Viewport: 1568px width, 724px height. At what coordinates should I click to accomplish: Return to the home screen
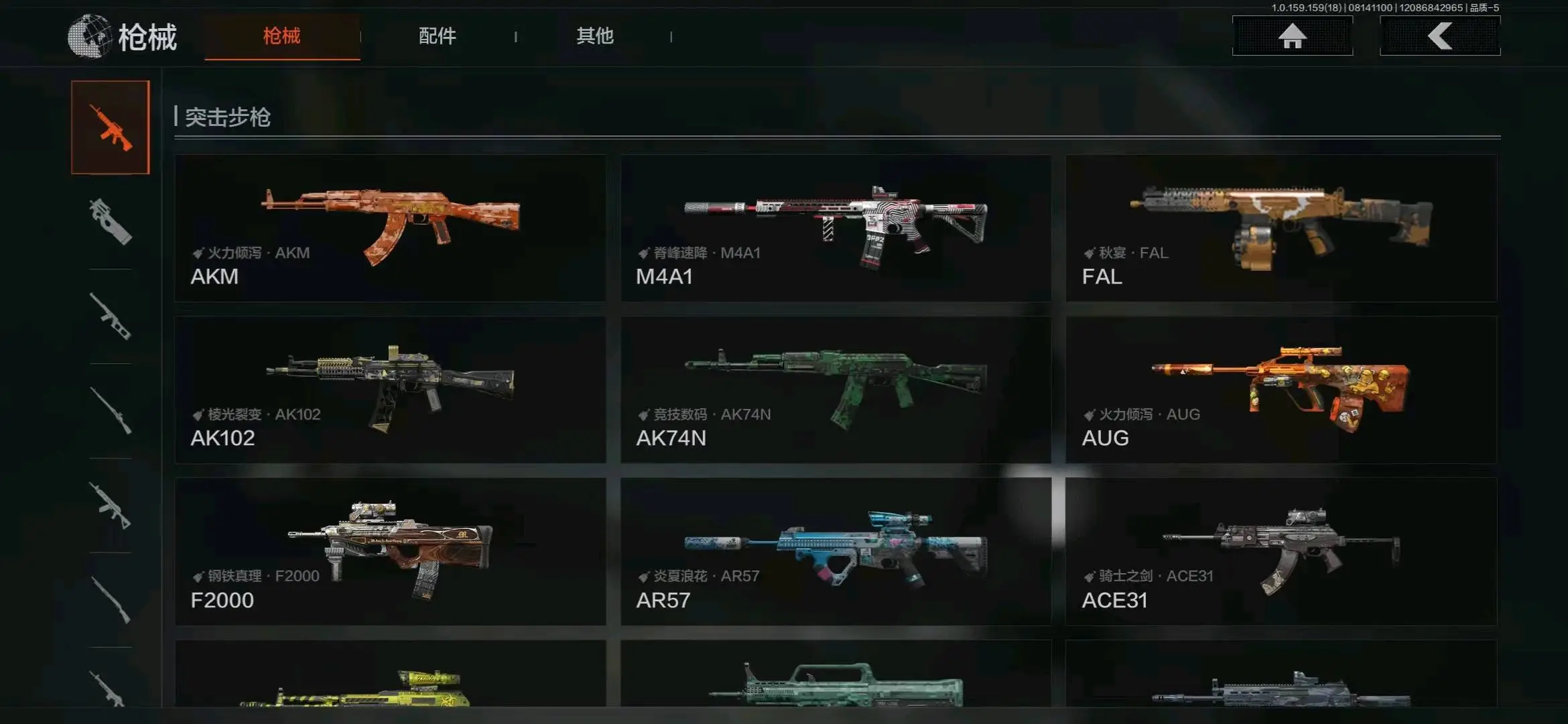pos(1292,36)
